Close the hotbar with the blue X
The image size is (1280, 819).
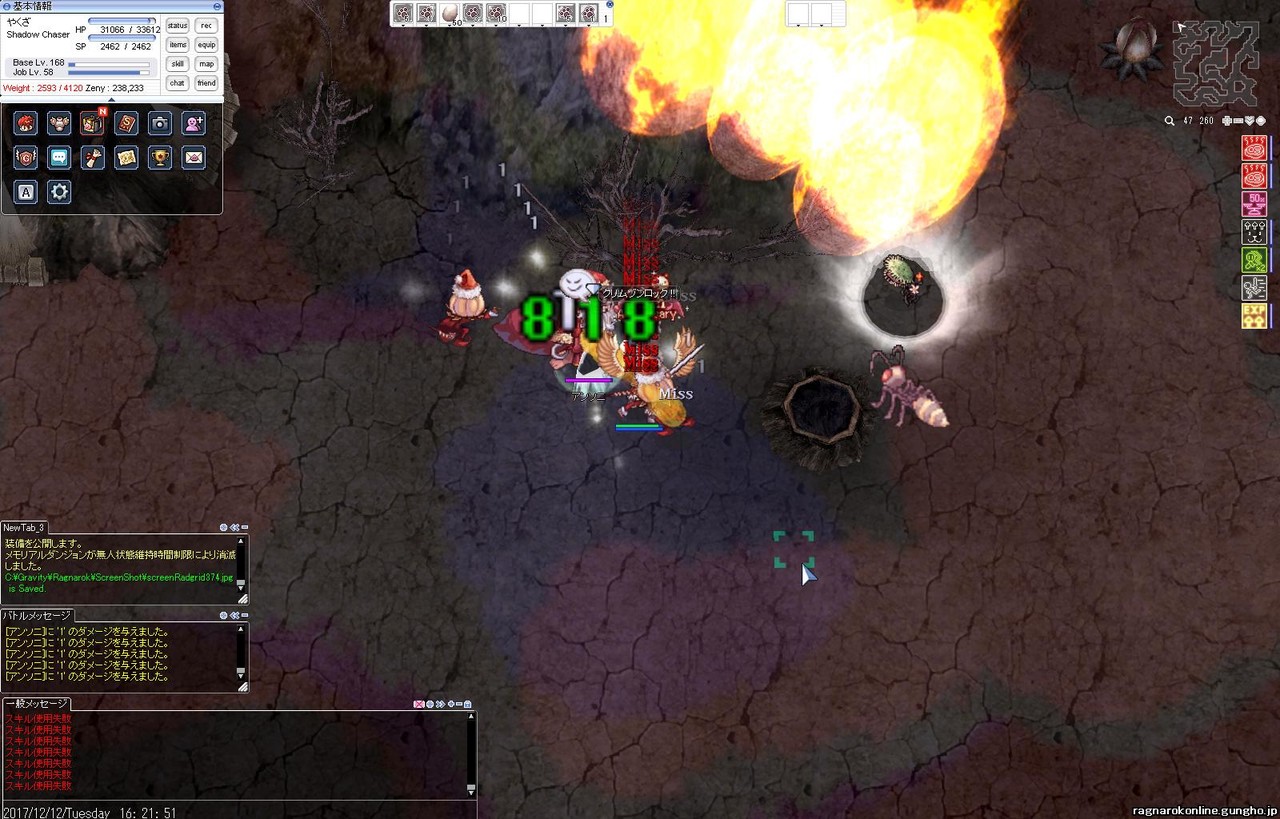pos(610,5)
